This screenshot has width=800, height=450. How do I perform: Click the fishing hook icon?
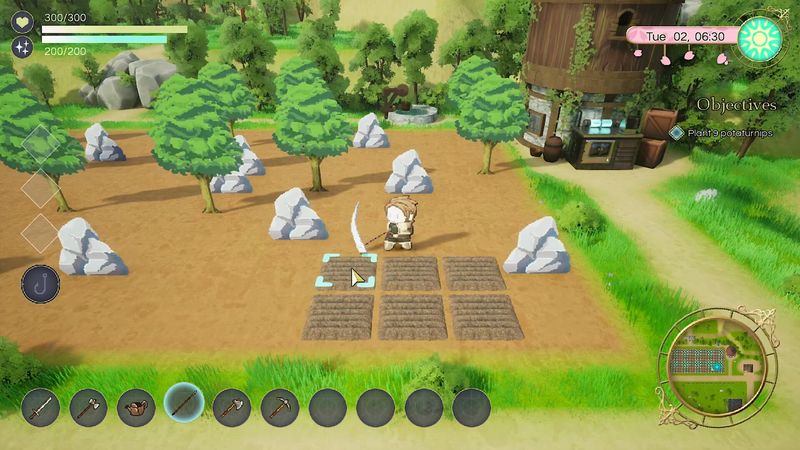coord(40,284)
